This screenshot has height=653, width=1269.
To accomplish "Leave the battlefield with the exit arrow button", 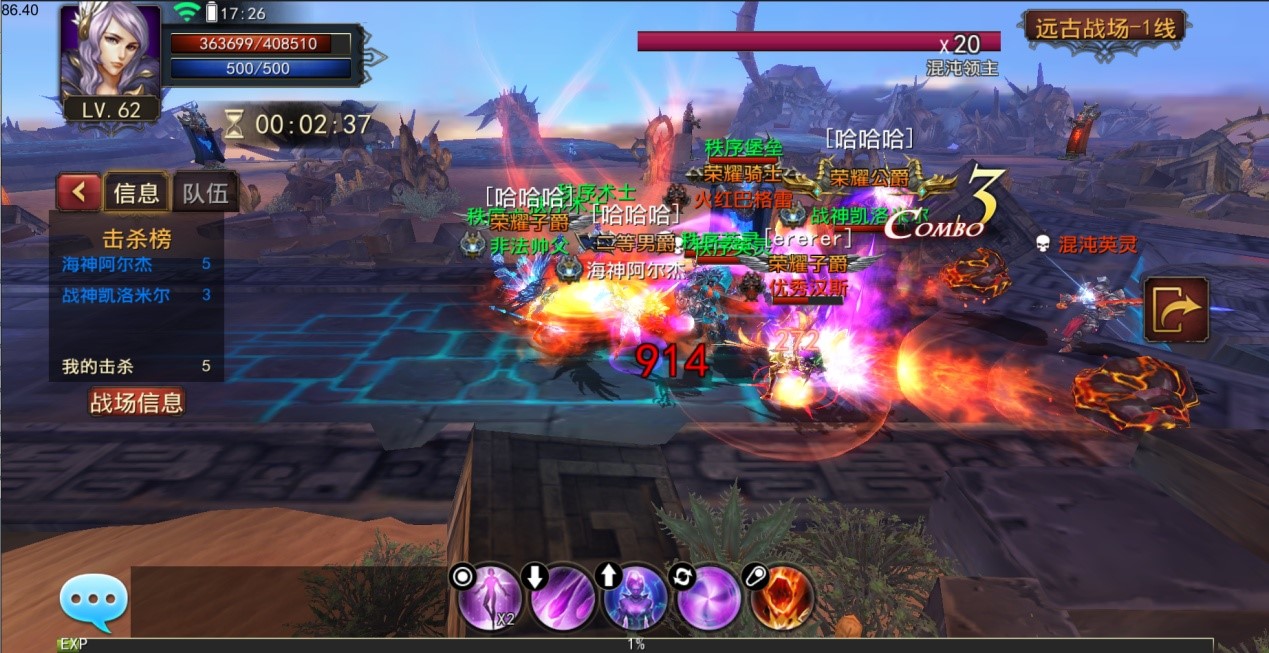I will [x=1176, y=309].
